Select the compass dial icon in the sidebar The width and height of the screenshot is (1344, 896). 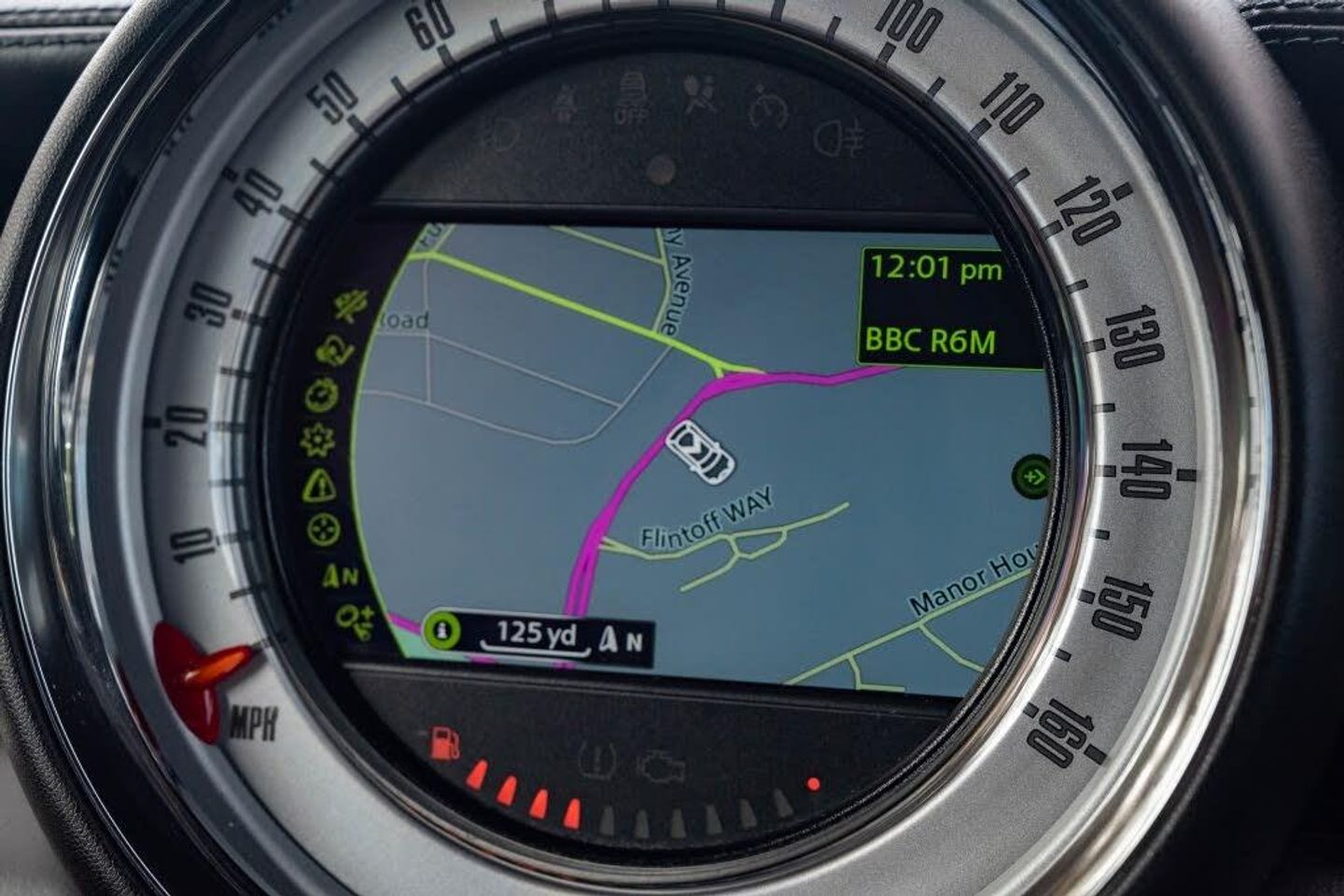322,395
